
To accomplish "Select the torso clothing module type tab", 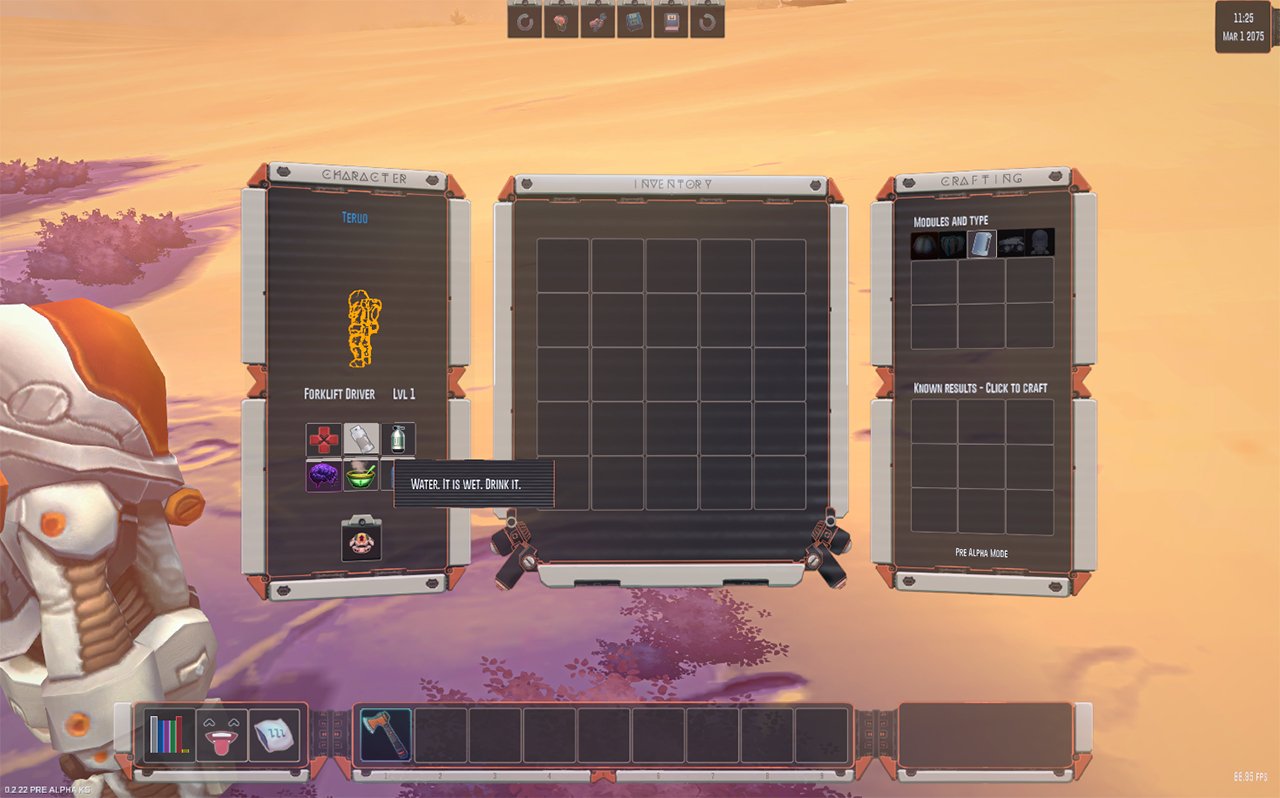I will click(x=952, y=245).
